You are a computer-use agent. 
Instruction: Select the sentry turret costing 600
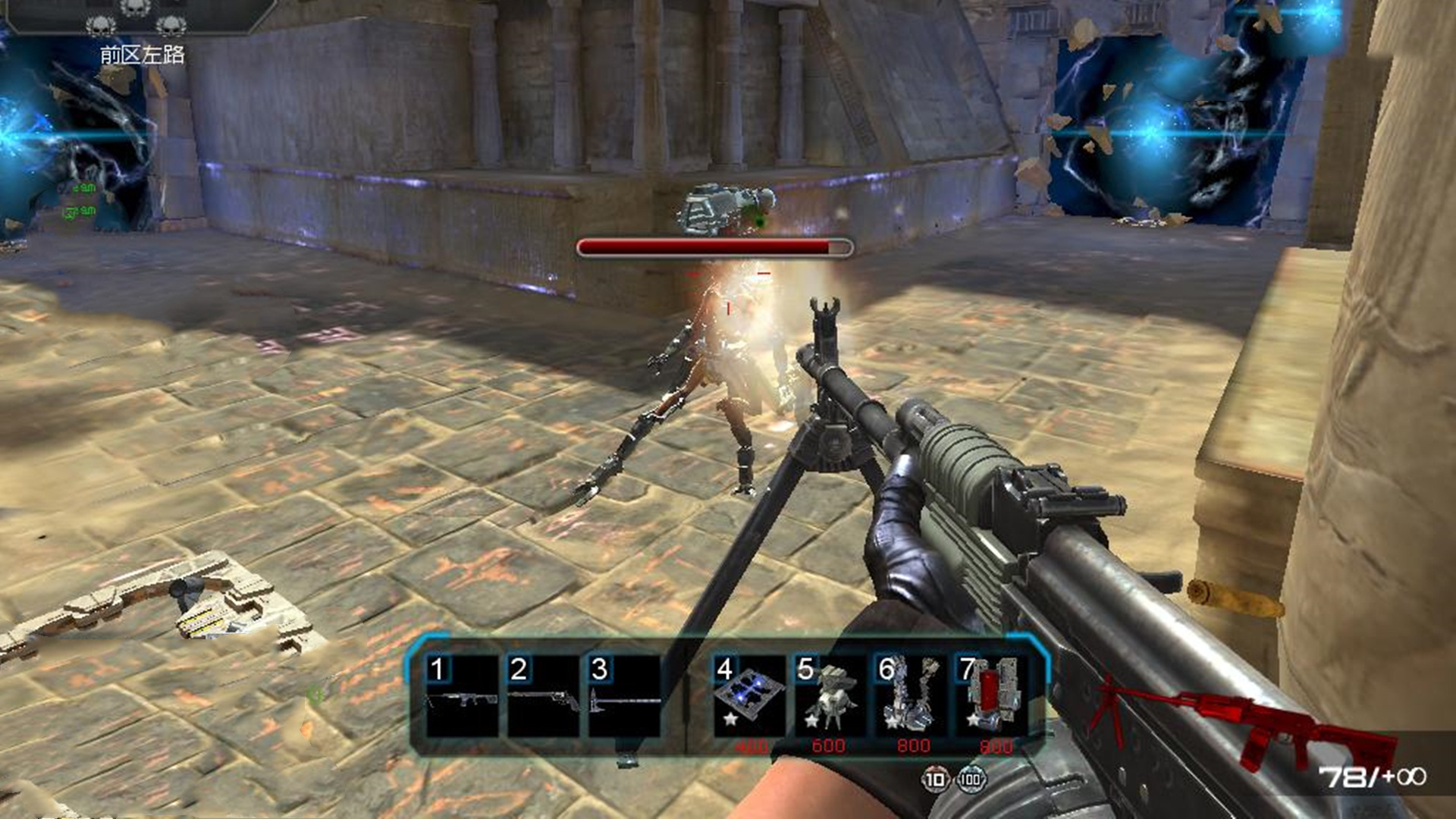830,696
